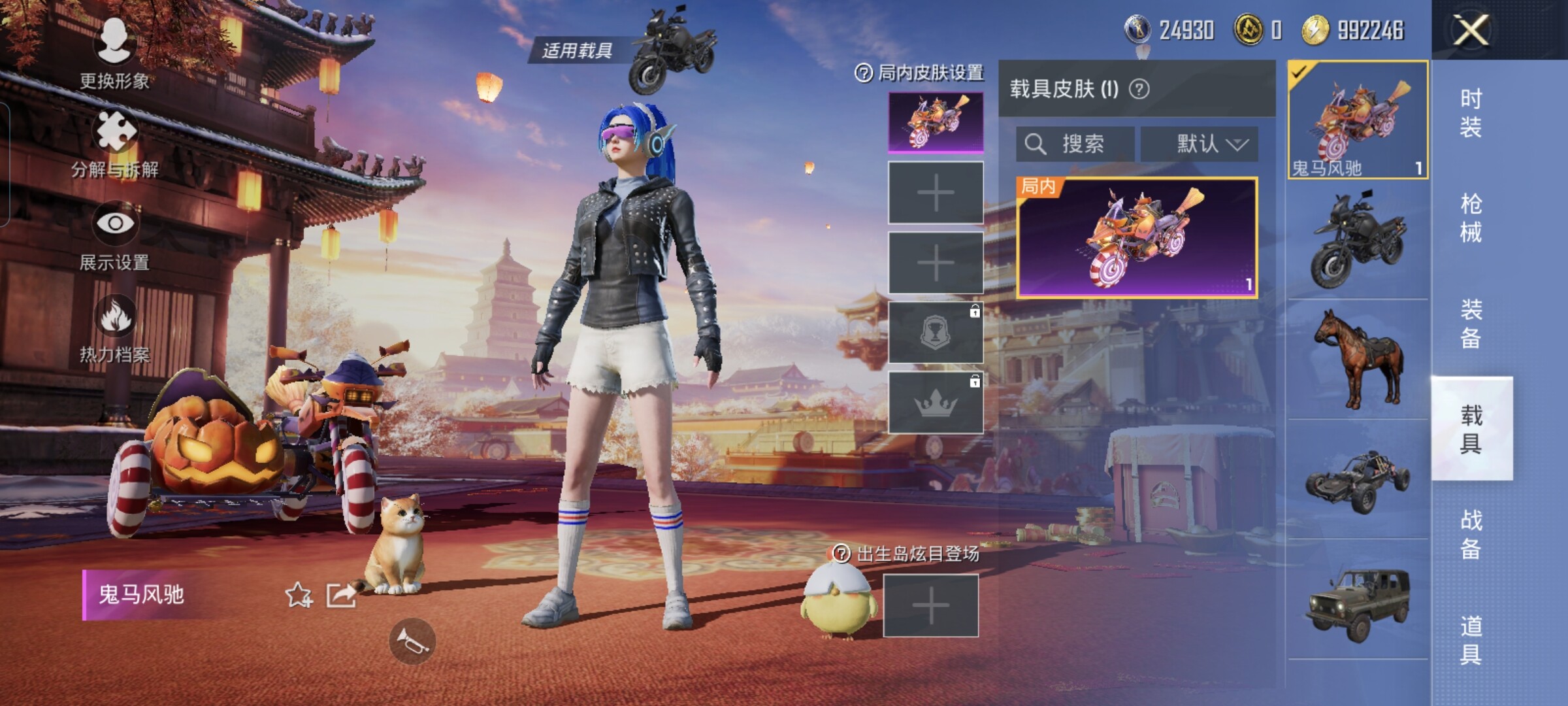
Task: Pick the buggy vehicle thumbnail
Action: (1358, 480)
